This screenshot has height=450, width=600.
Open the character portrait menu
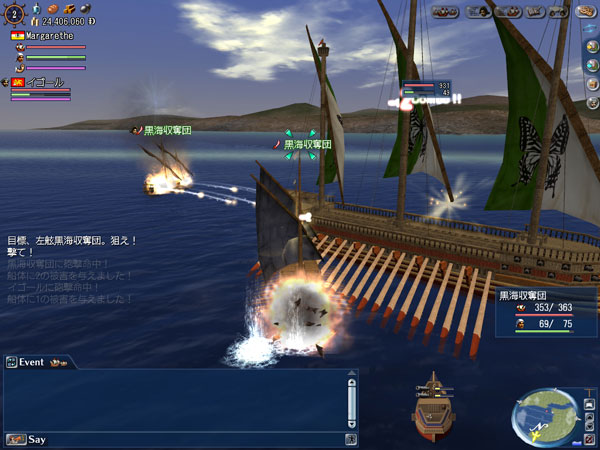tap(478, 11)
